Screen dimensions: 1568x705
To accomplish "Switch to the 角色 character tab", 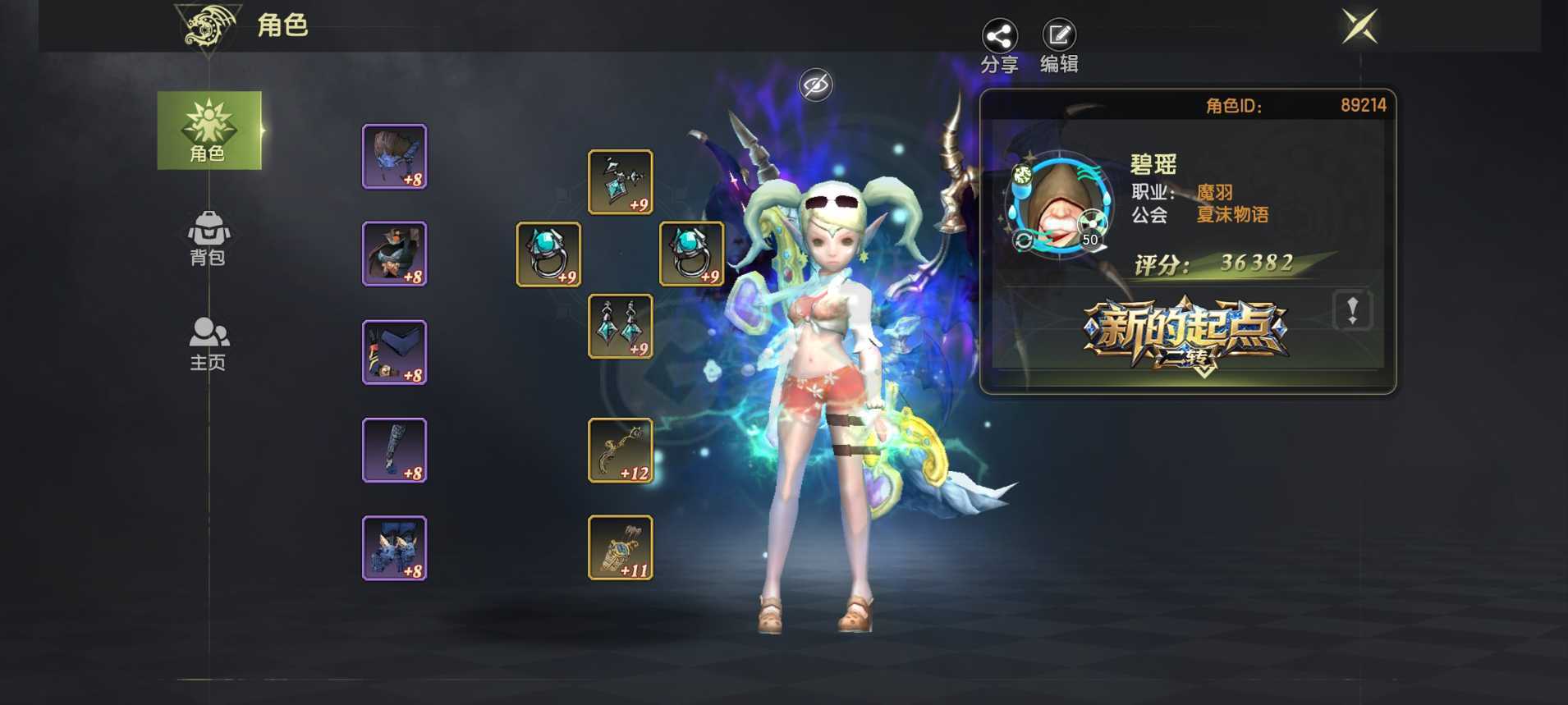I will tap(209, 130).
